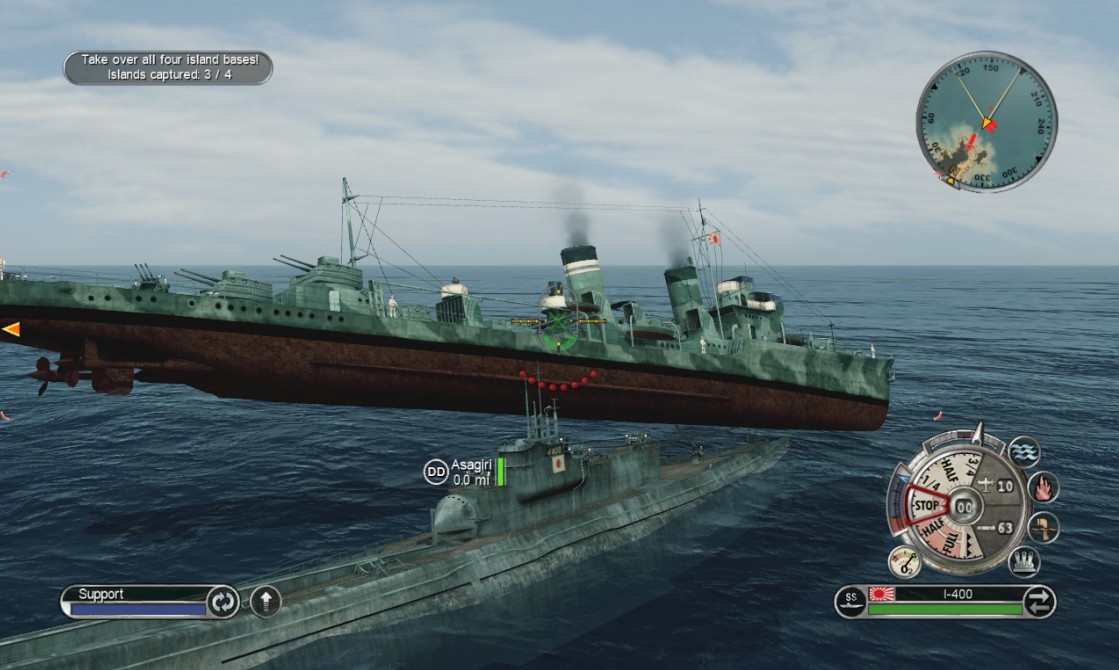
Task: Click the Support cycle arrows button
Action: 221,602
